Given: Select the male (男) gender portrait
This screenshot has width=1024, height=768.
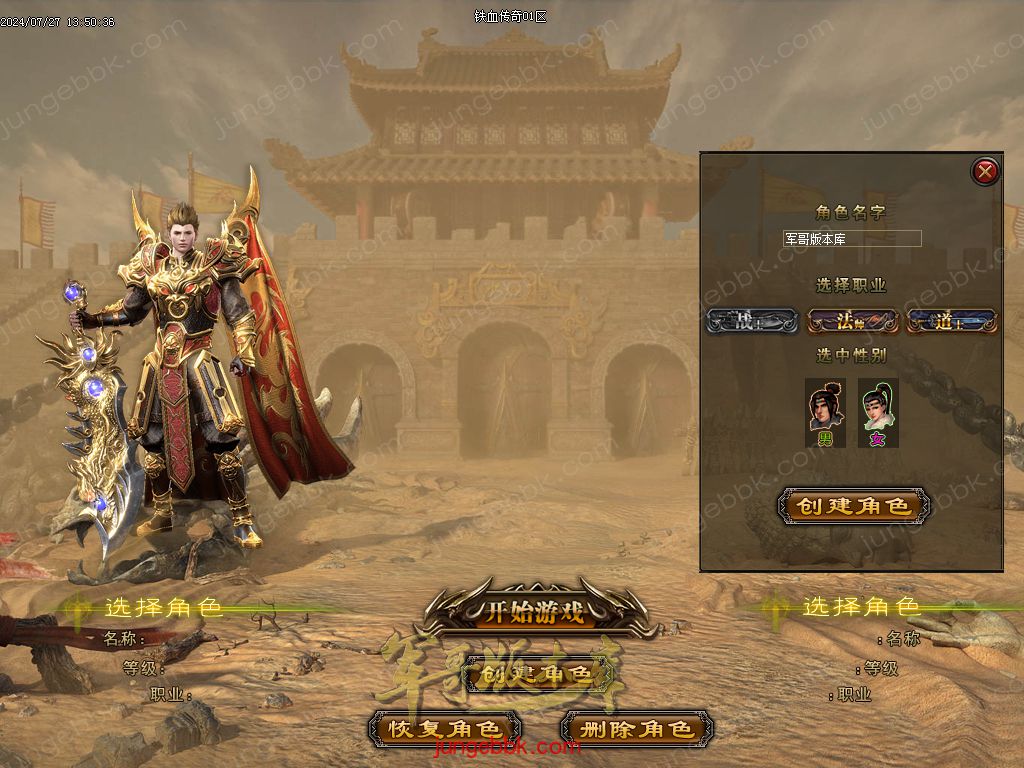Looking at the screenshot, I should coord(826,410).
